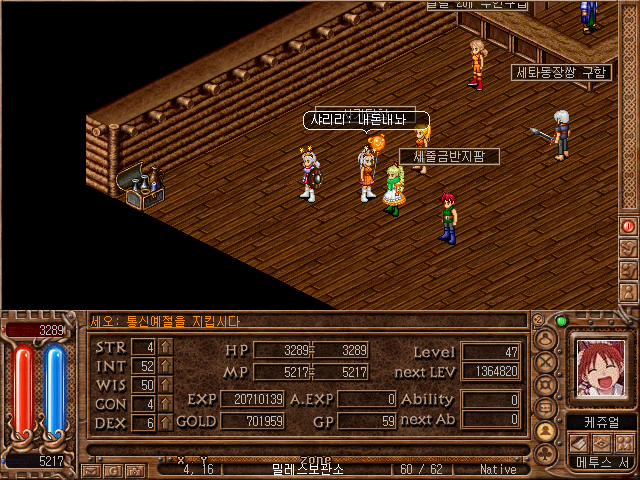Open the envelope mail button
The width and height of the screenshot is (640, 480).
click(91, 469)
